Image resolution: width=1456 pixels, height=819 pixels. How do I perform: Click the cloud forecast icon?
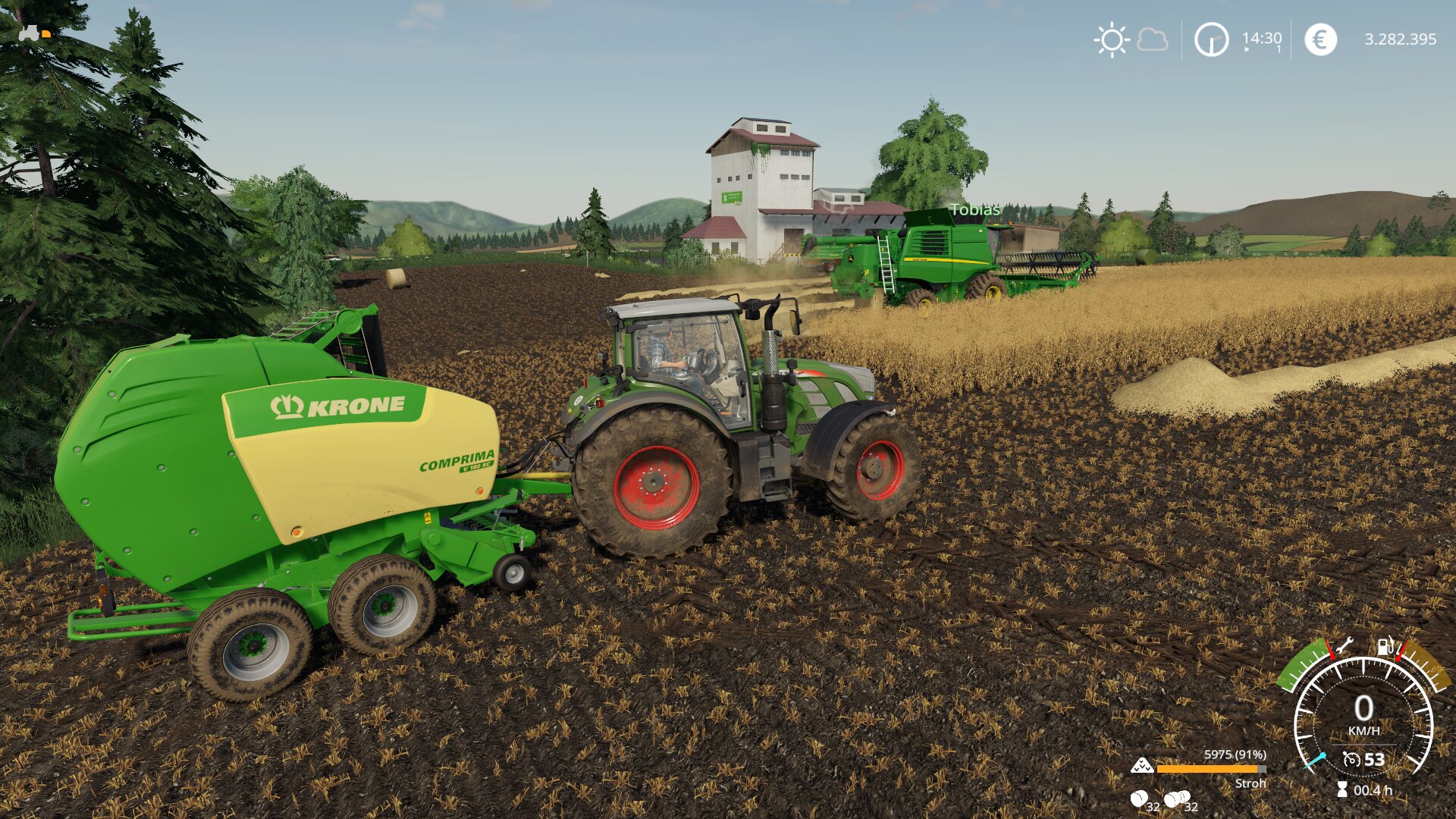[1153, 39]
